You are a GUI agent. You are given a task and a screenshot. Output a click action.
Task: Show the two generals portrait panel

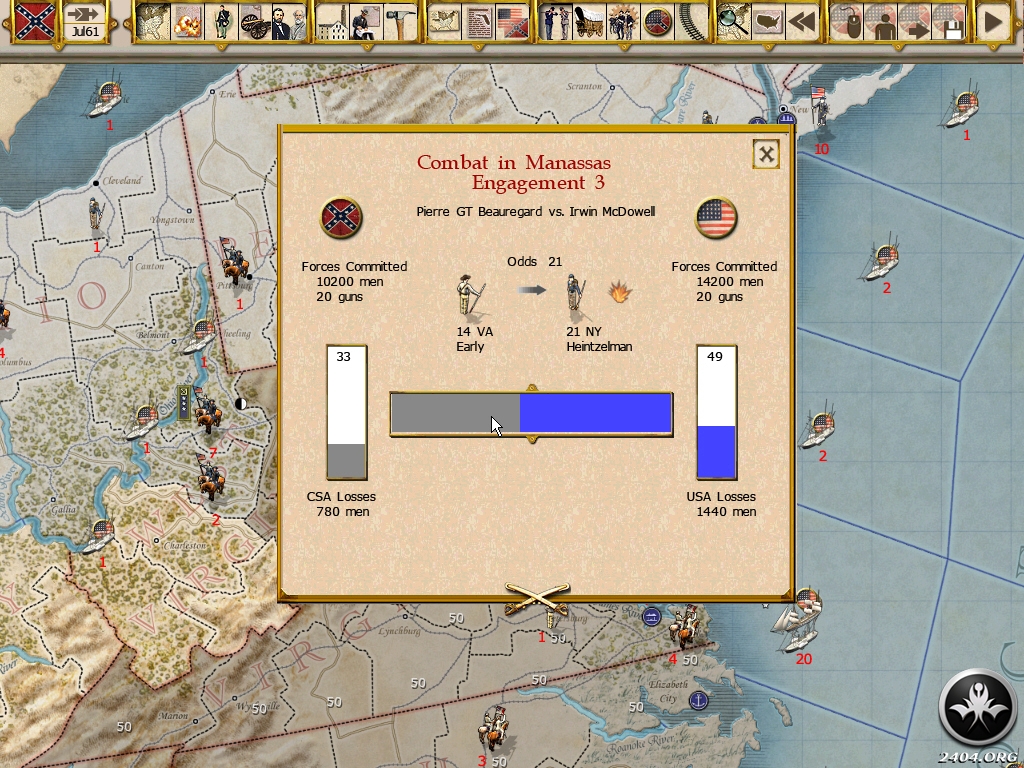tap(289, 21)
